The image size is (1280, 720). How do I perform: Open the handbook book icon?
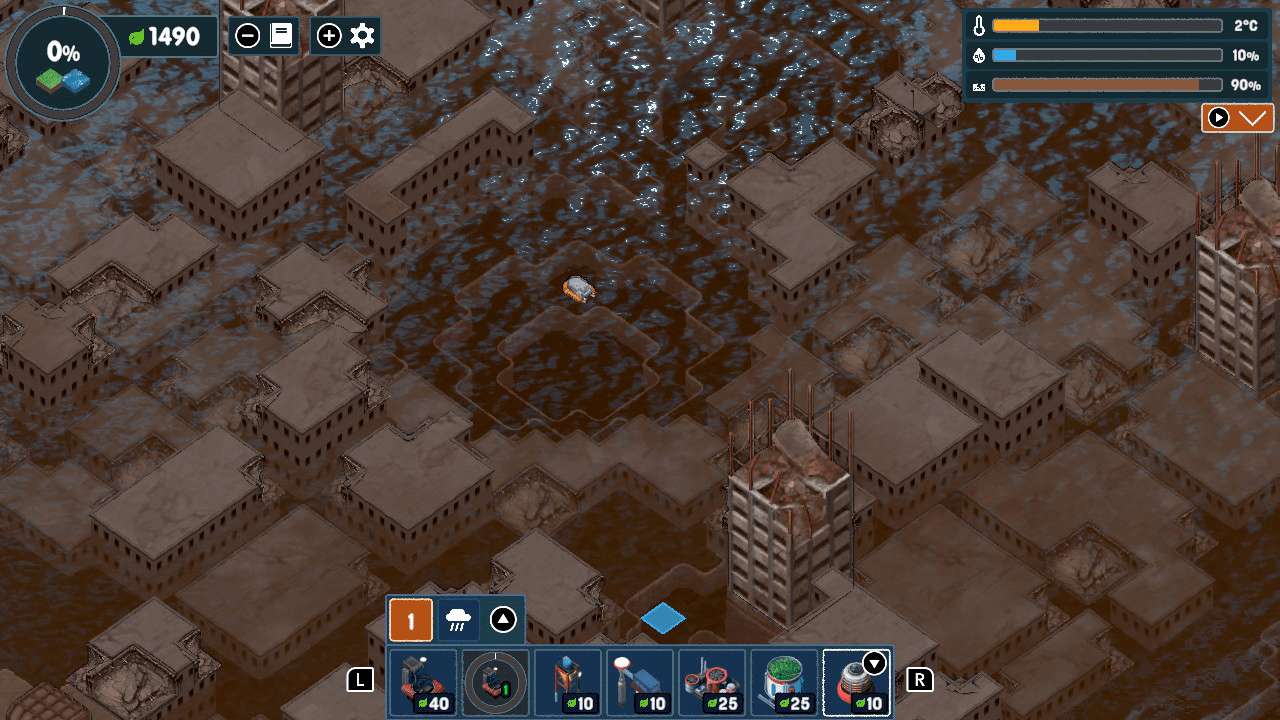281,37
